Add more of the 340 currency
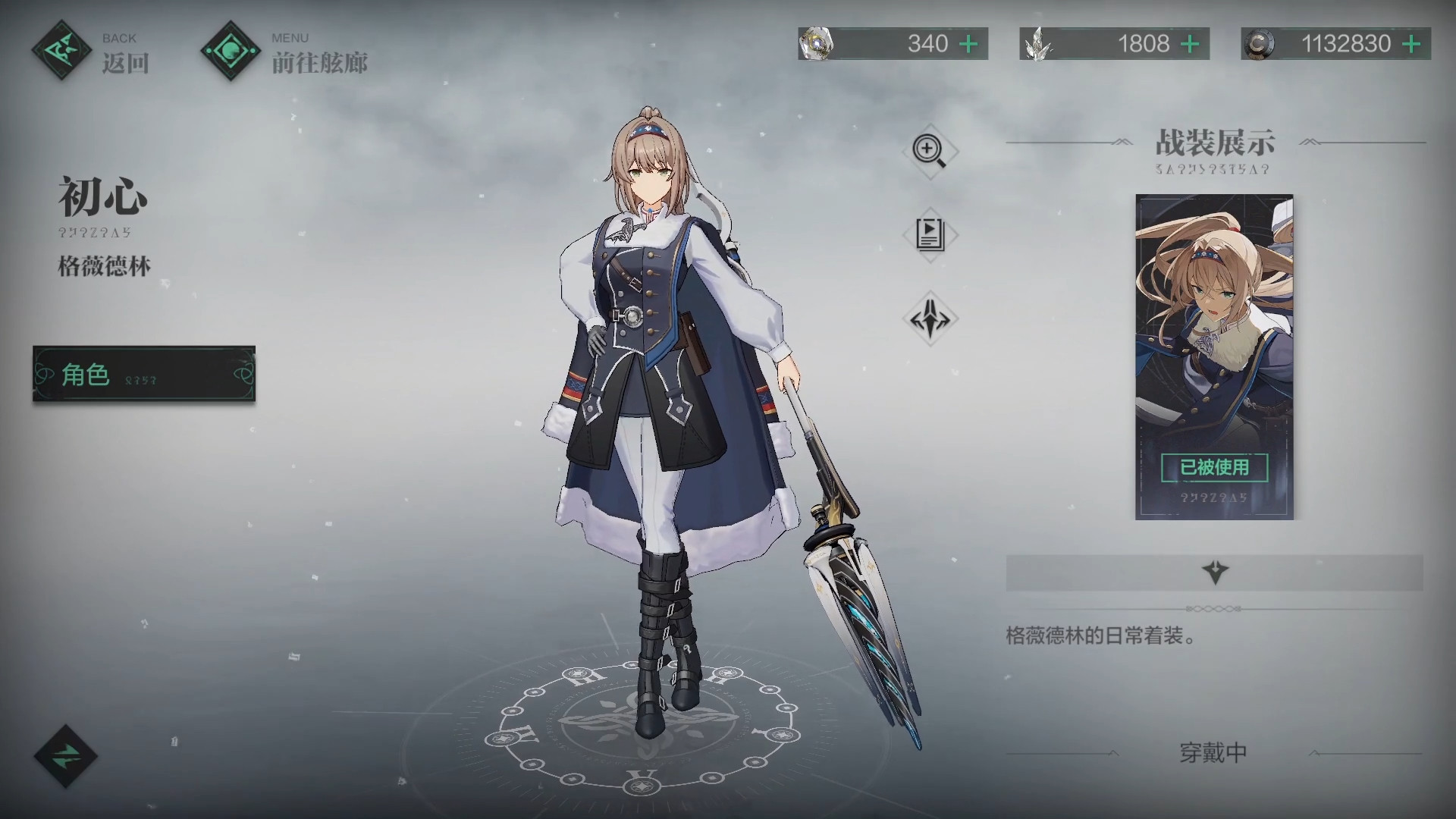 click(968, 44)
